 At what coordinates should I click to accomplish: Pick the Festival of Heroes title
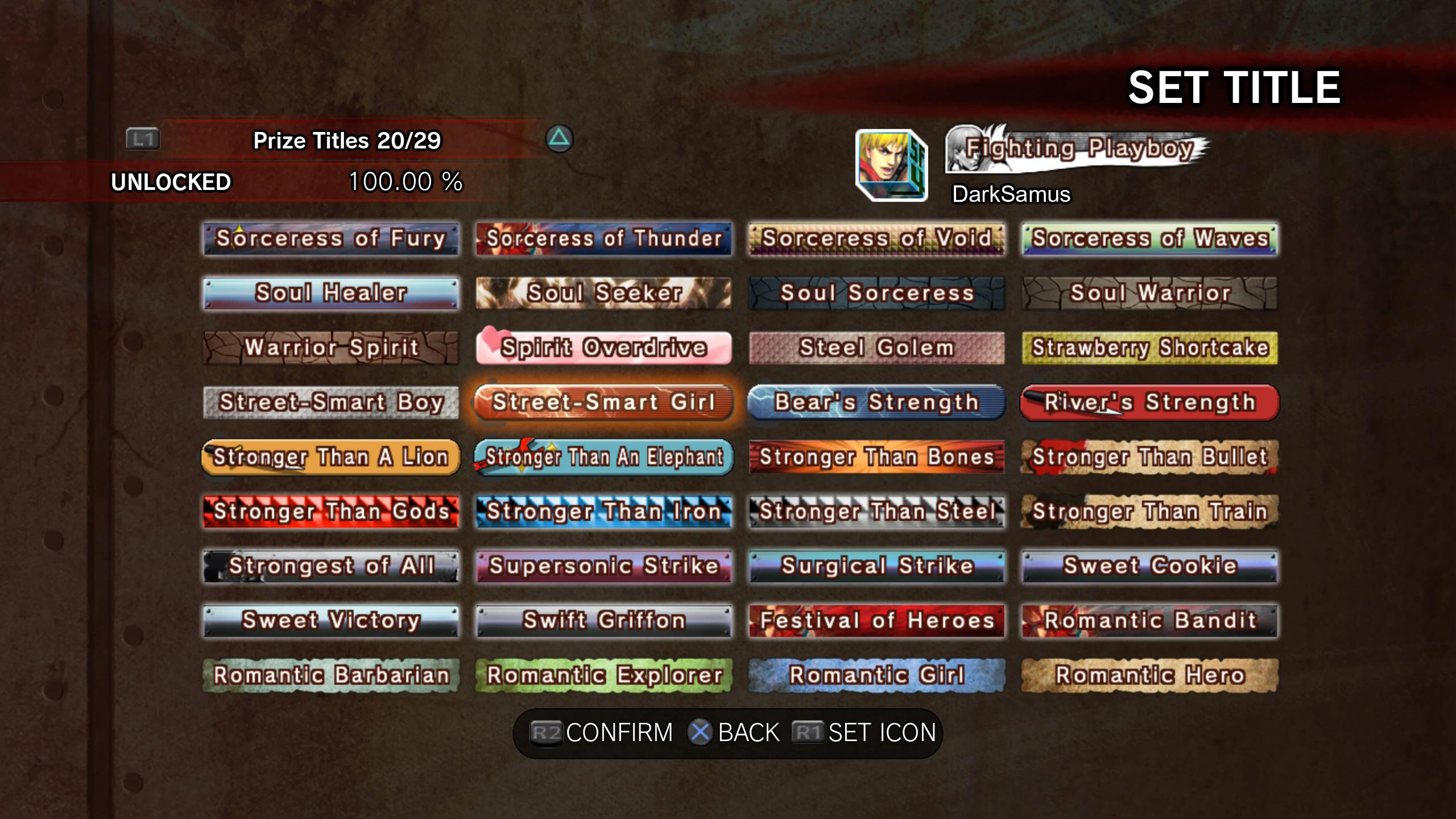tap(876, 621)
